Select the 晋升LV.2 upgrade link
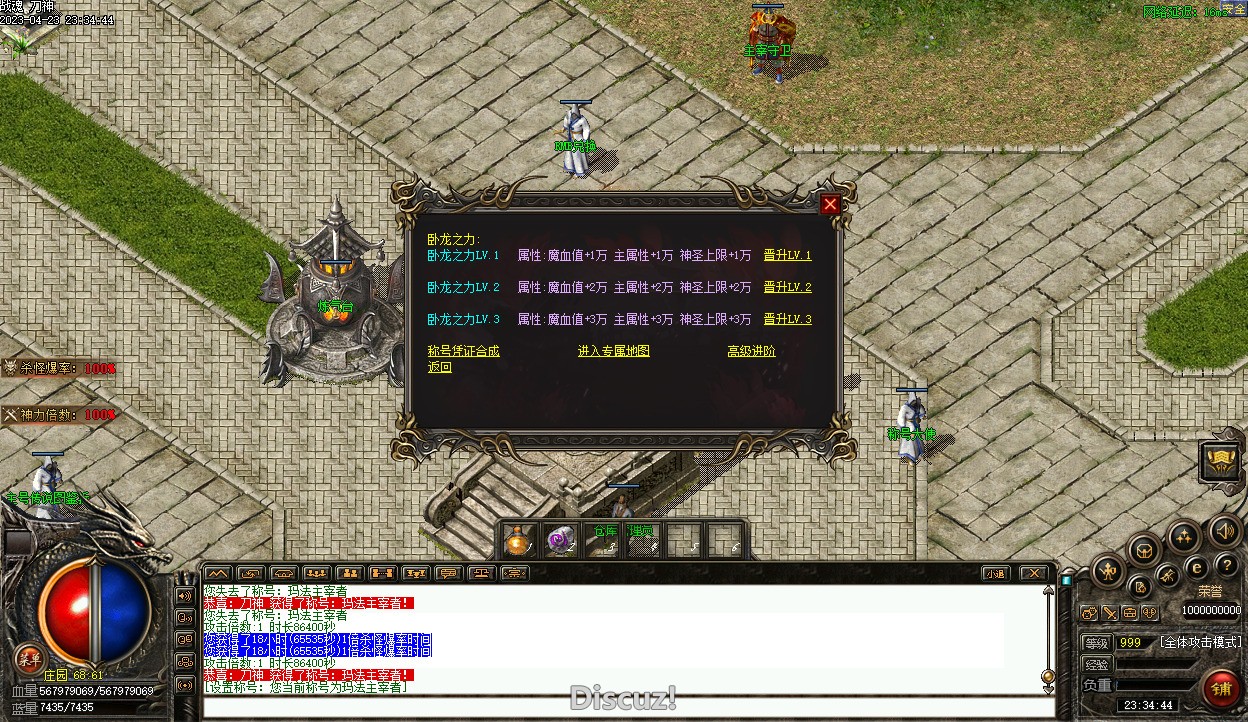This screenshot has height=722, width=1248. [787, 288]
